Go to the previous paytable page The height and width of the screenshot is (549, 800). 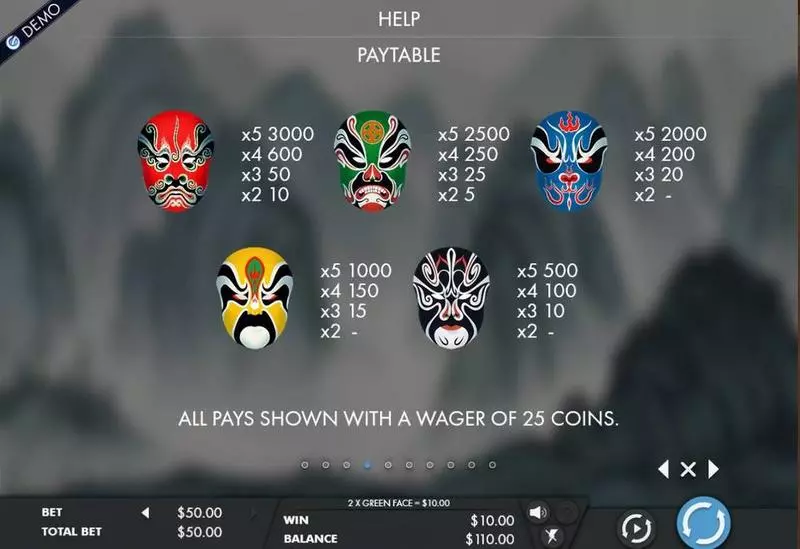pos(663,469)
